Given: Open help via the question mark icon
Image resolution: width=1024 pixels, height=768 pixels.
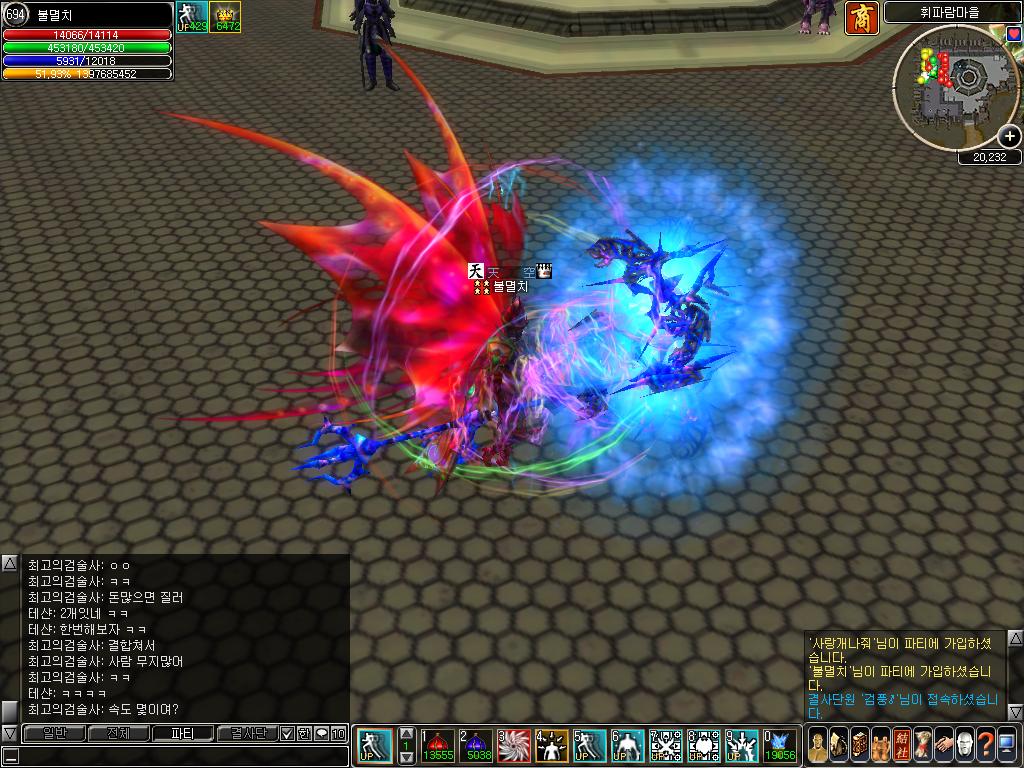Looking at the screenshot, I should 985,746.
